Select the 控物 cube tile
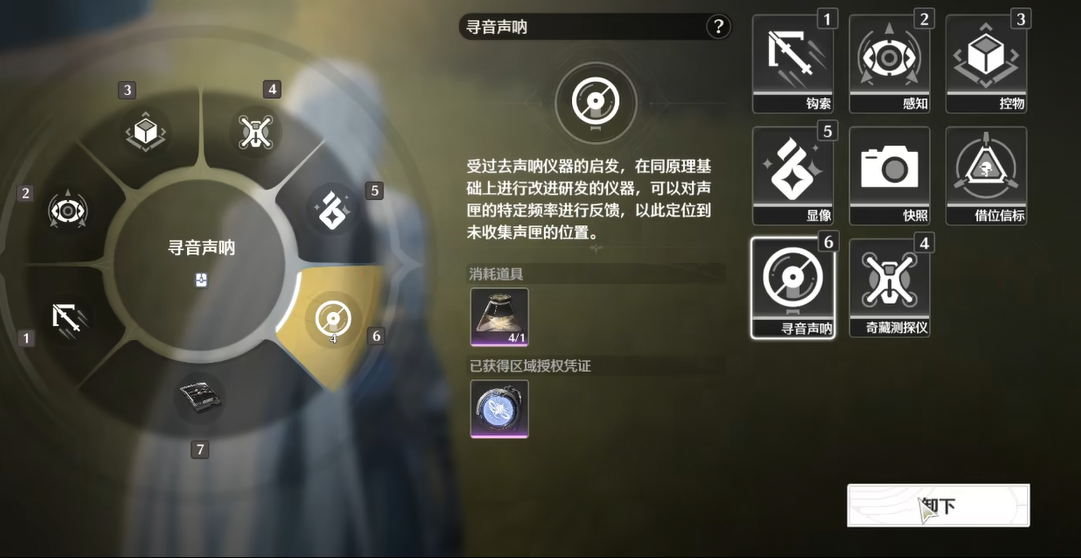This screenshot has height=558, width=1081. [986, 63]
